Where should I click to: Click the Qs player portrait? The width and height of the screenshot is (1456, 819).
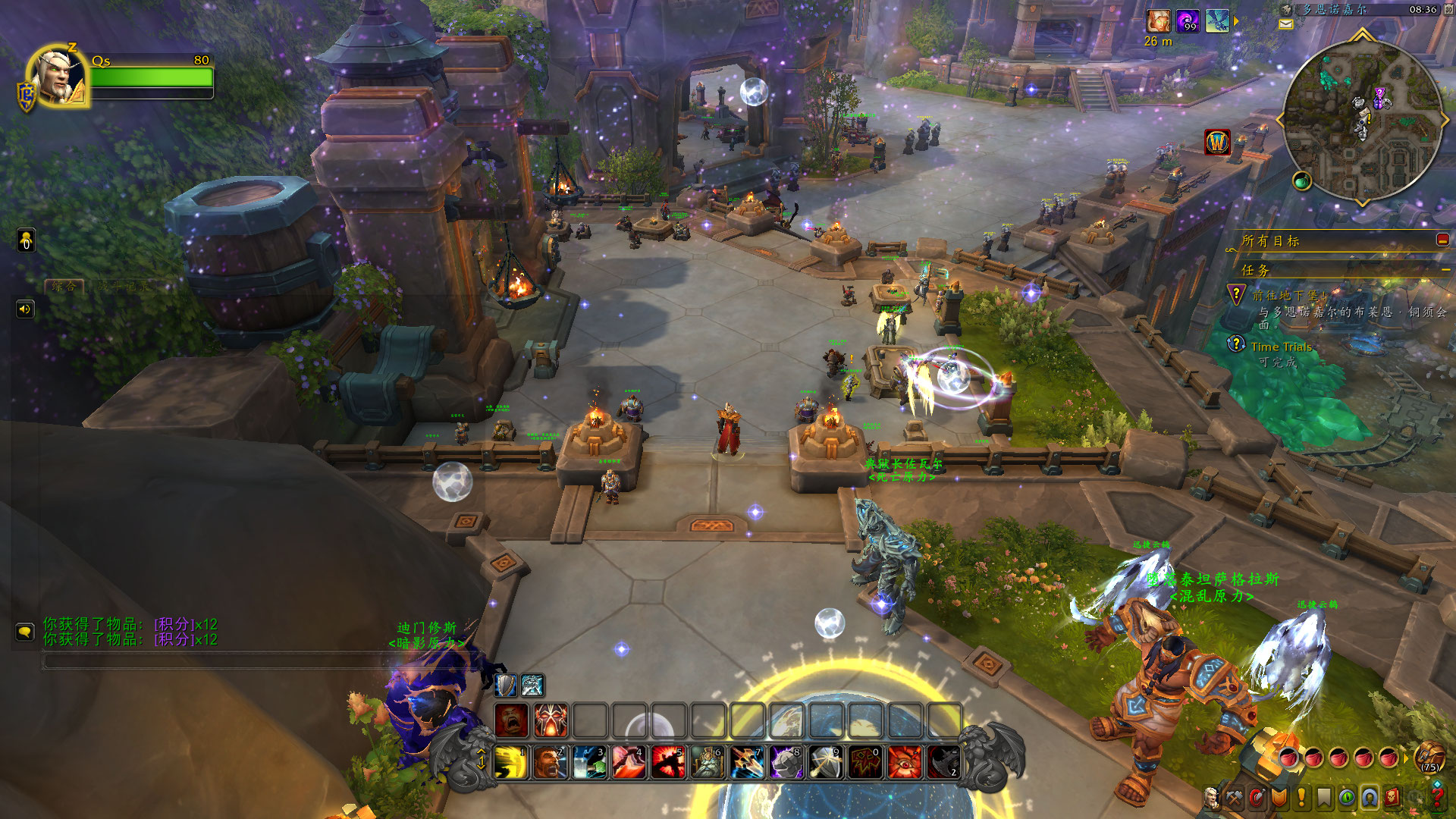click(x=58, y=77)
